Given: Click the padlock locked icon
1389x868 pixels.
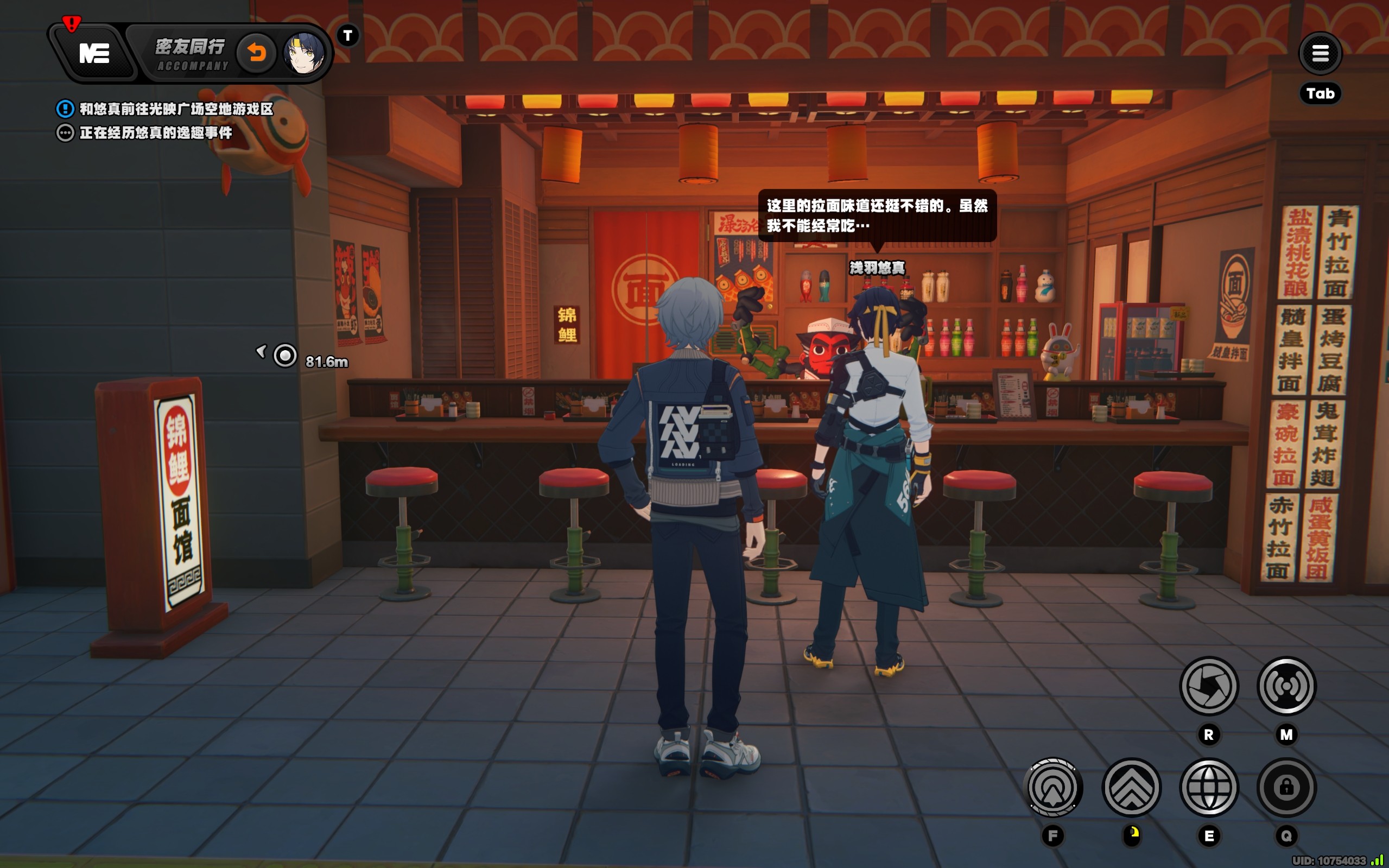Looking at the screenshot, I should click(1286, 787).
